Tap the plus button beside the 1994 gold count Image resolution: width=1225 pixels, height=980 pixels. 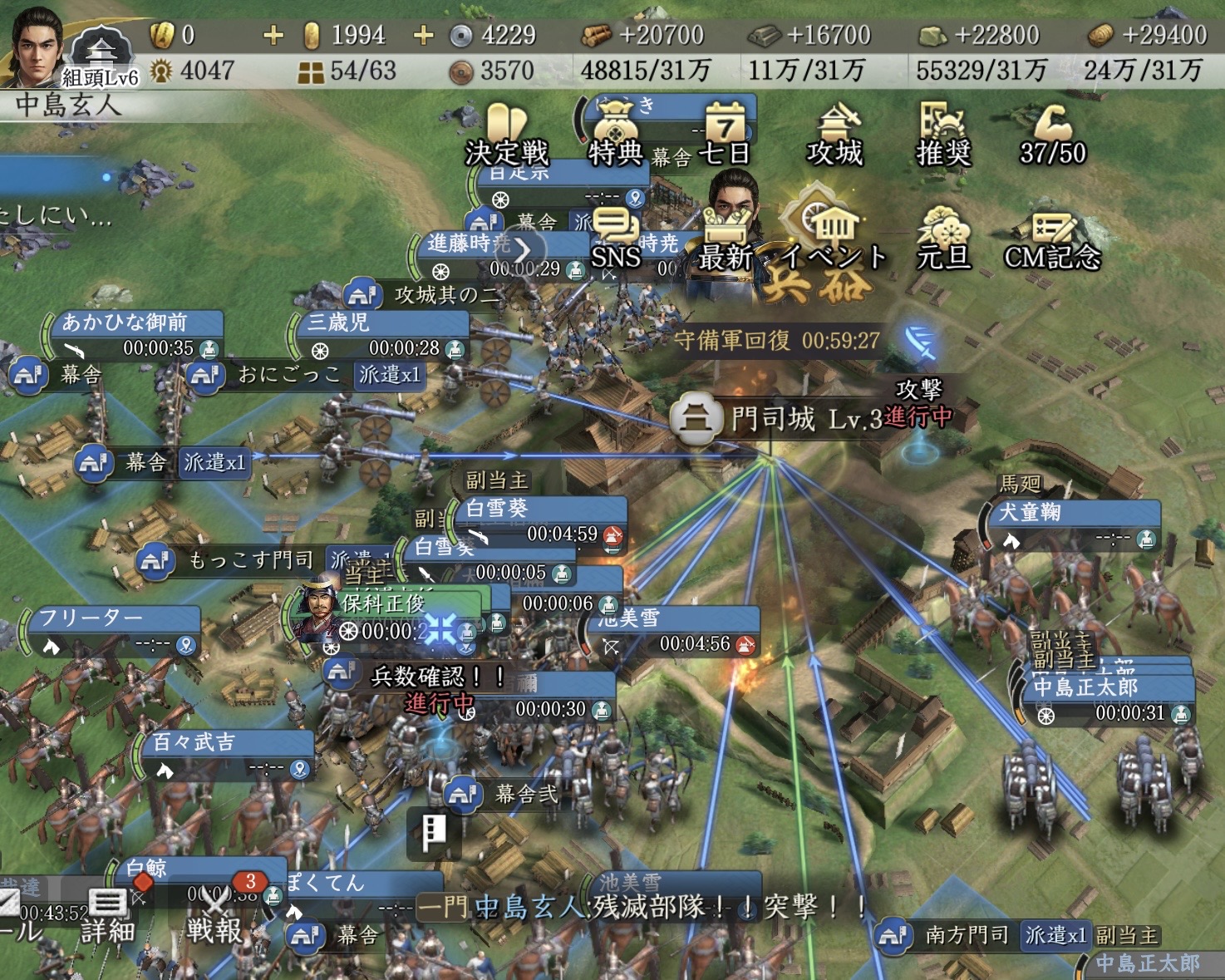[423, 35]
